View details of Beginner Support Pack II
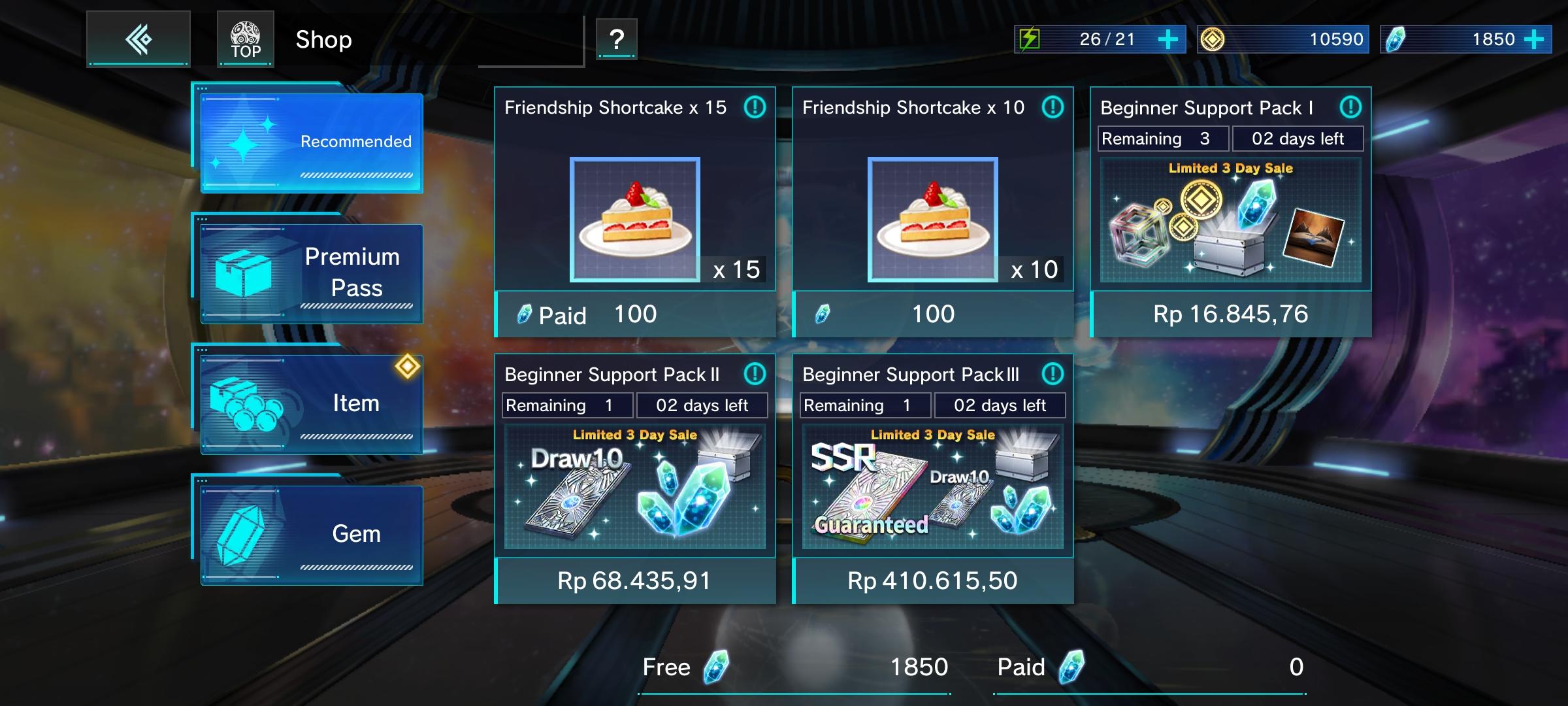Viewport: 1568px width, 706px height. coord(755,374)
